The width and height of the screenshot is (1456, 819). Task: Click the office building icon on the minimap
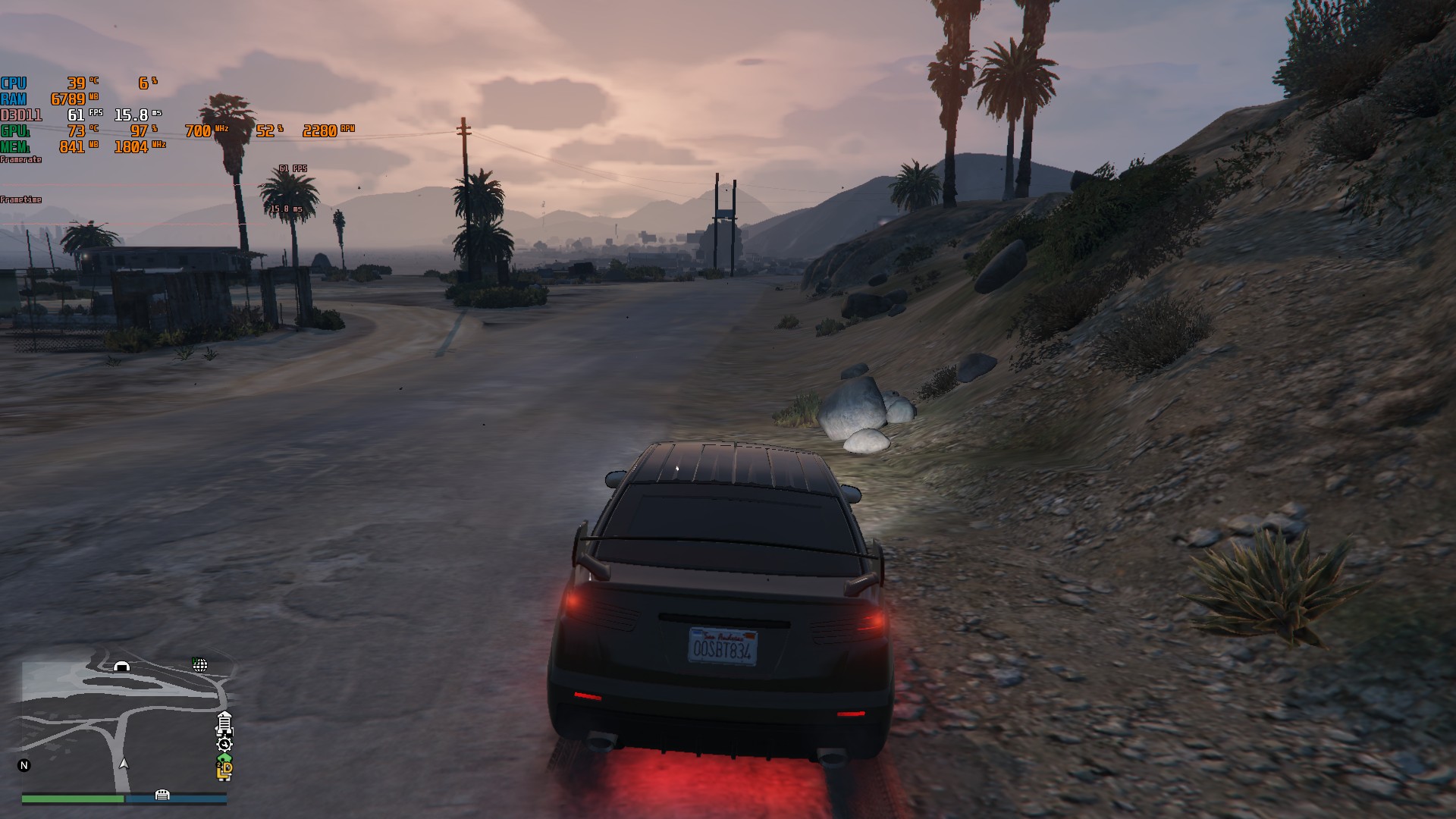pyautogui.click(x=224, y=724)
